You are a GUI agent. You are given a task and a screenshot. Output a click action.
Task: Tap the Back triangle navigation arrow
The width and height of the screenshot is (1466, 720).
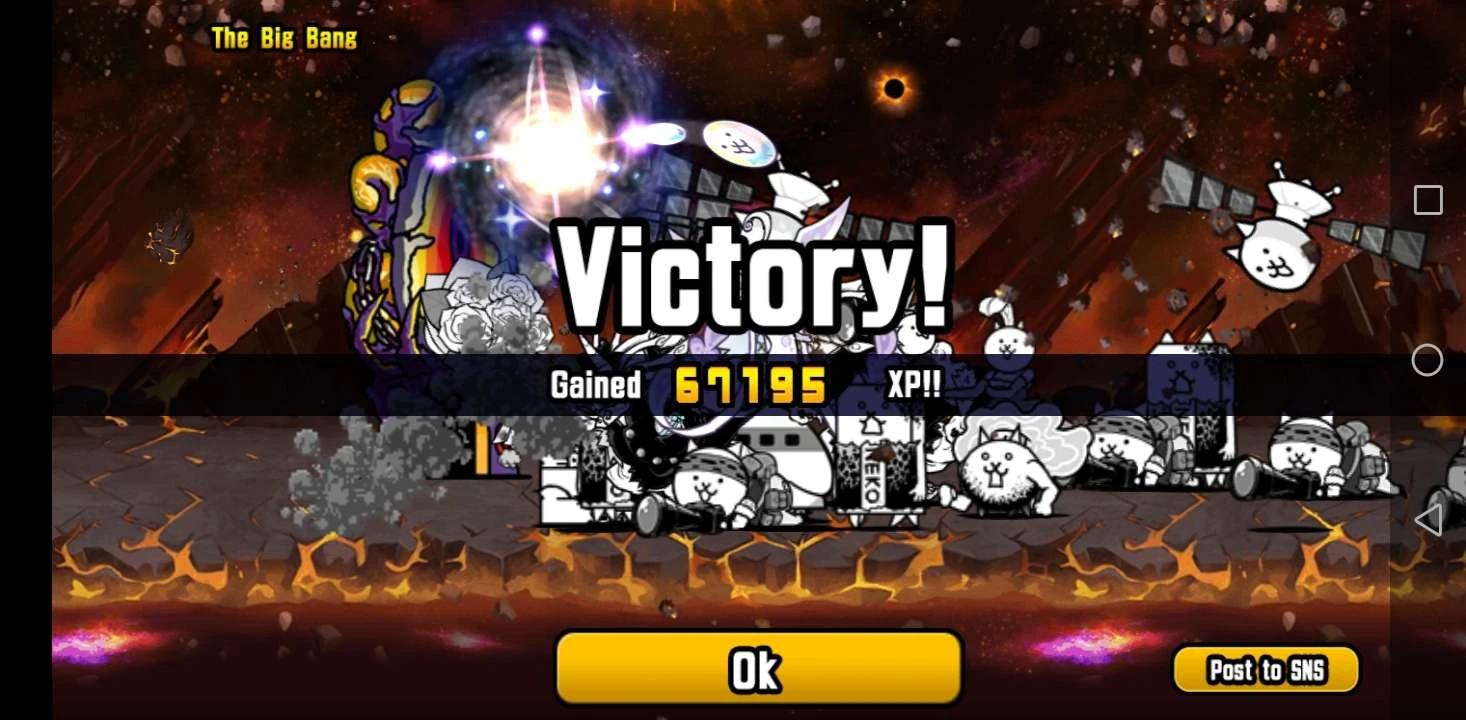pos(1427,520)
